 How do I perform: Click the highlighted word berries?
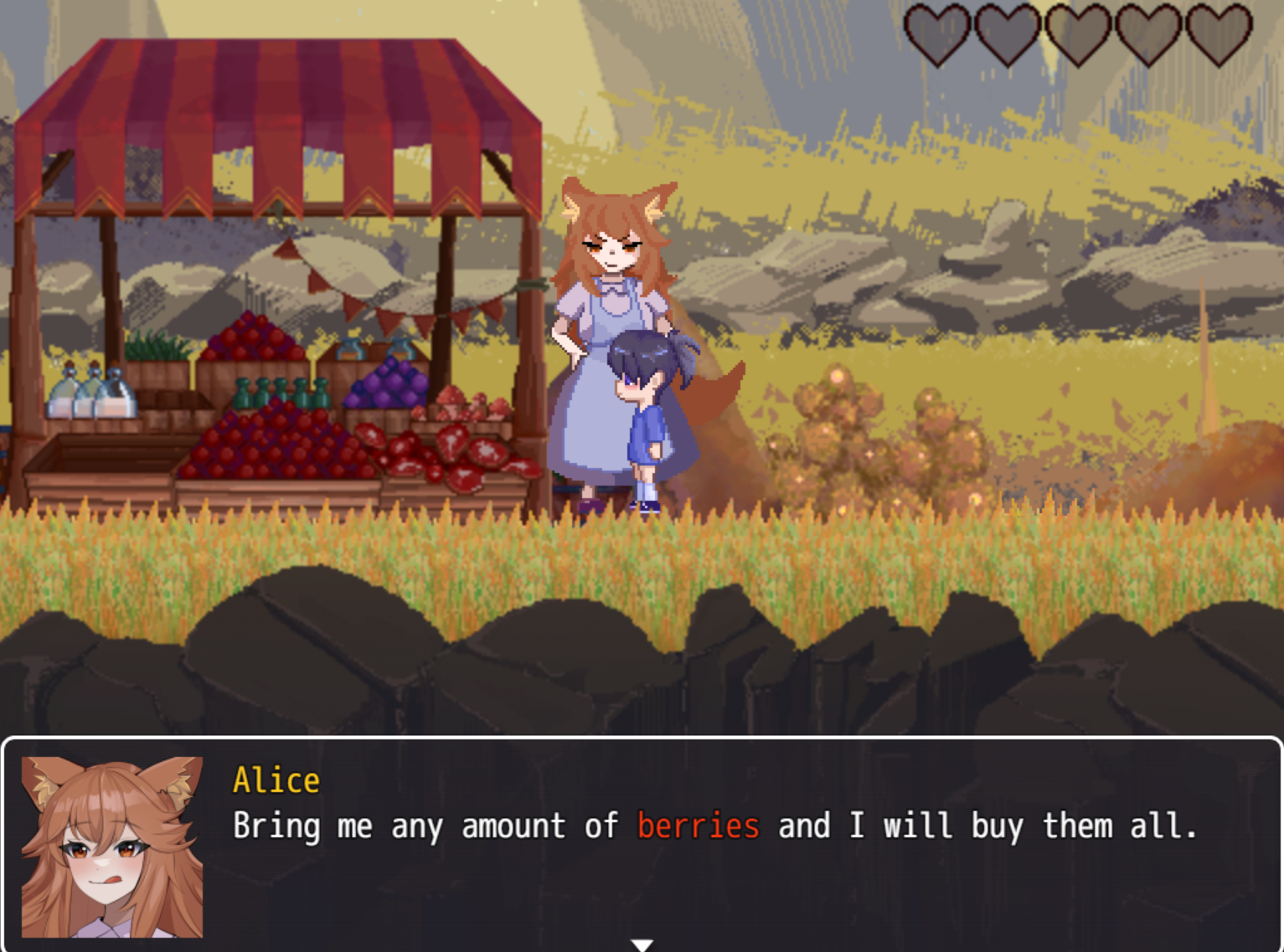coord(698,827)
